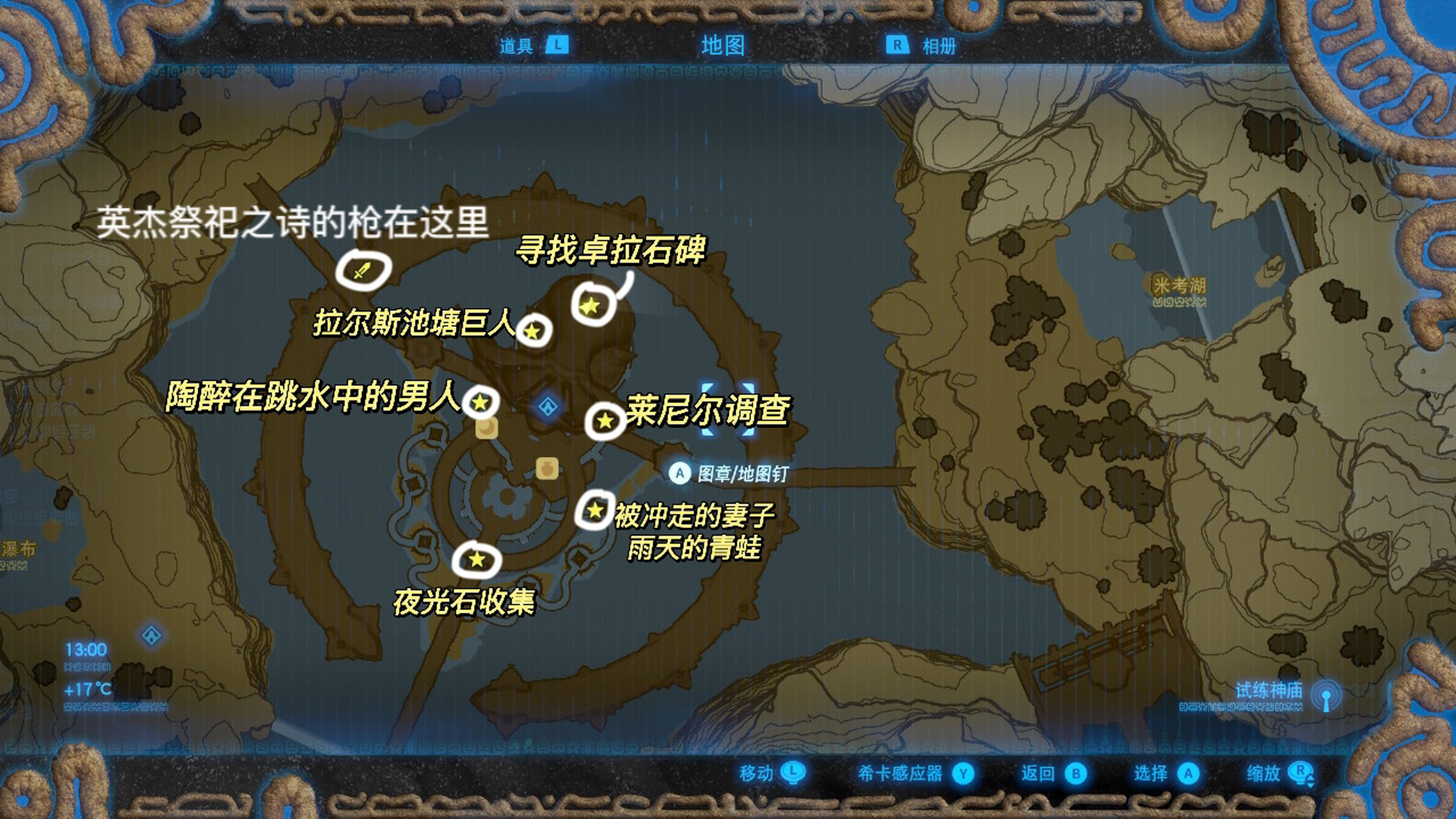Image resolution: width=1456 pixels, height=819 pixels.
Task: Click the star stamp beside 莱尼尔调查
Action: pyautogui.click(x=605, y=420)
